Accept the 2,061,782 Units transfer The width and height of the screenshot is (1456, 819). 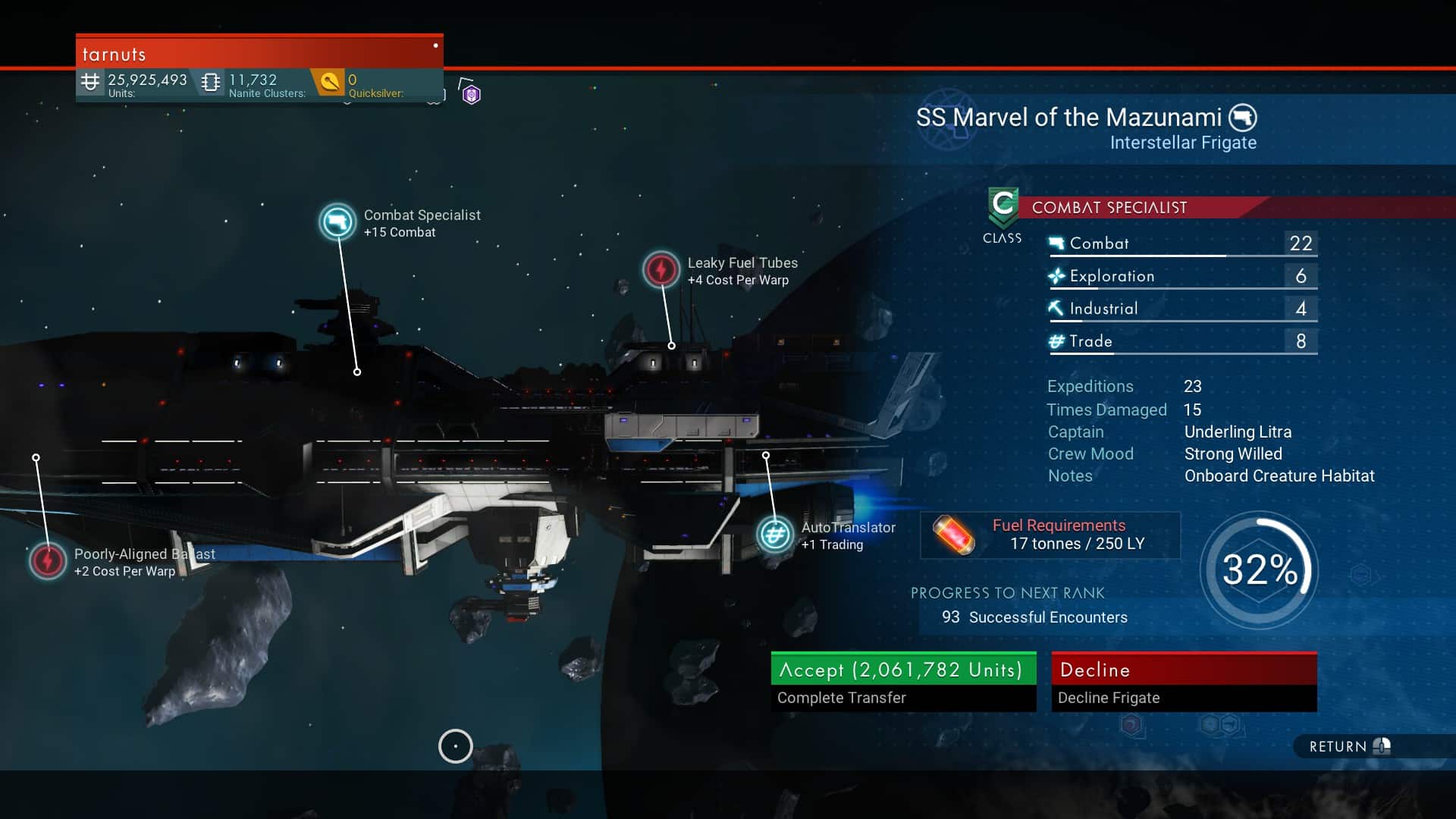tap(902, 670)
